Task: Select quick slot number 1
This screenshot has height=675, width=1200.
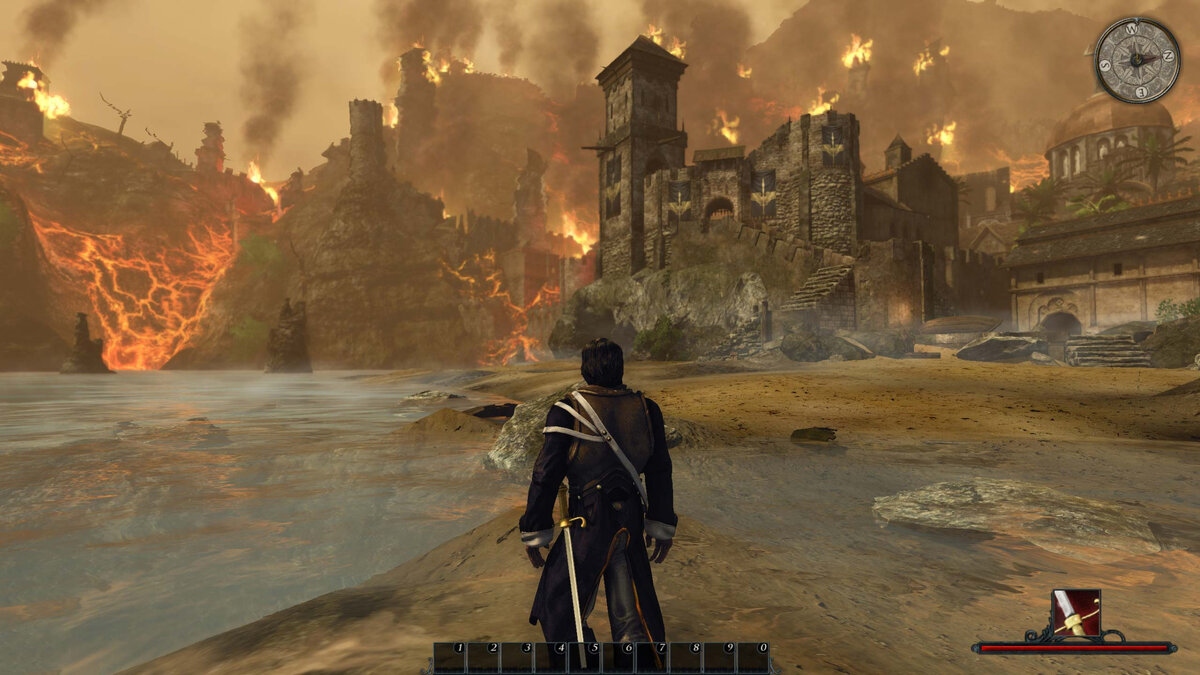Action: coord(450,657)
